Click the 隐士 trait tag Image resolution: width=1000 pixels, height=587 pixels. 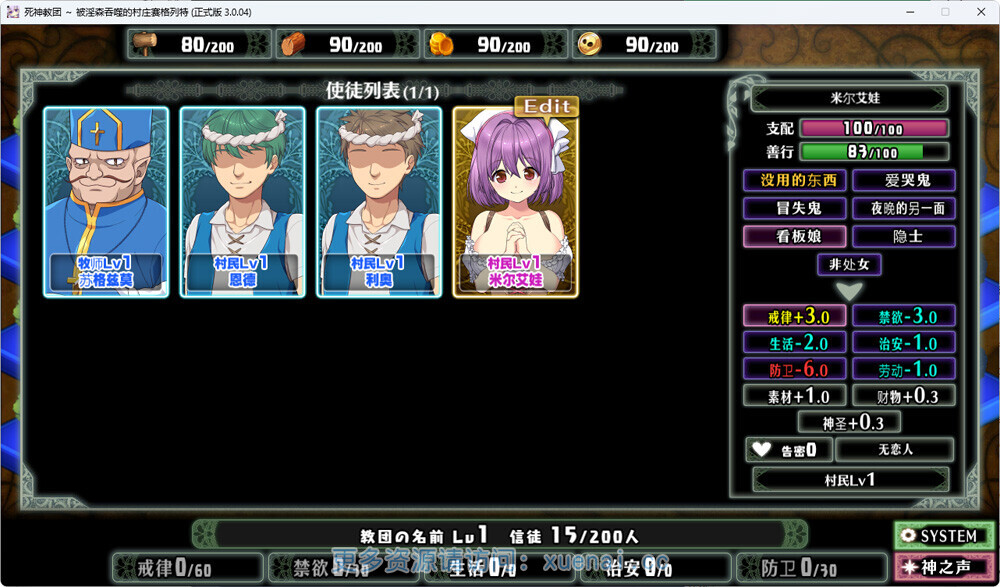pyautogui.click(x=904, y=236)
